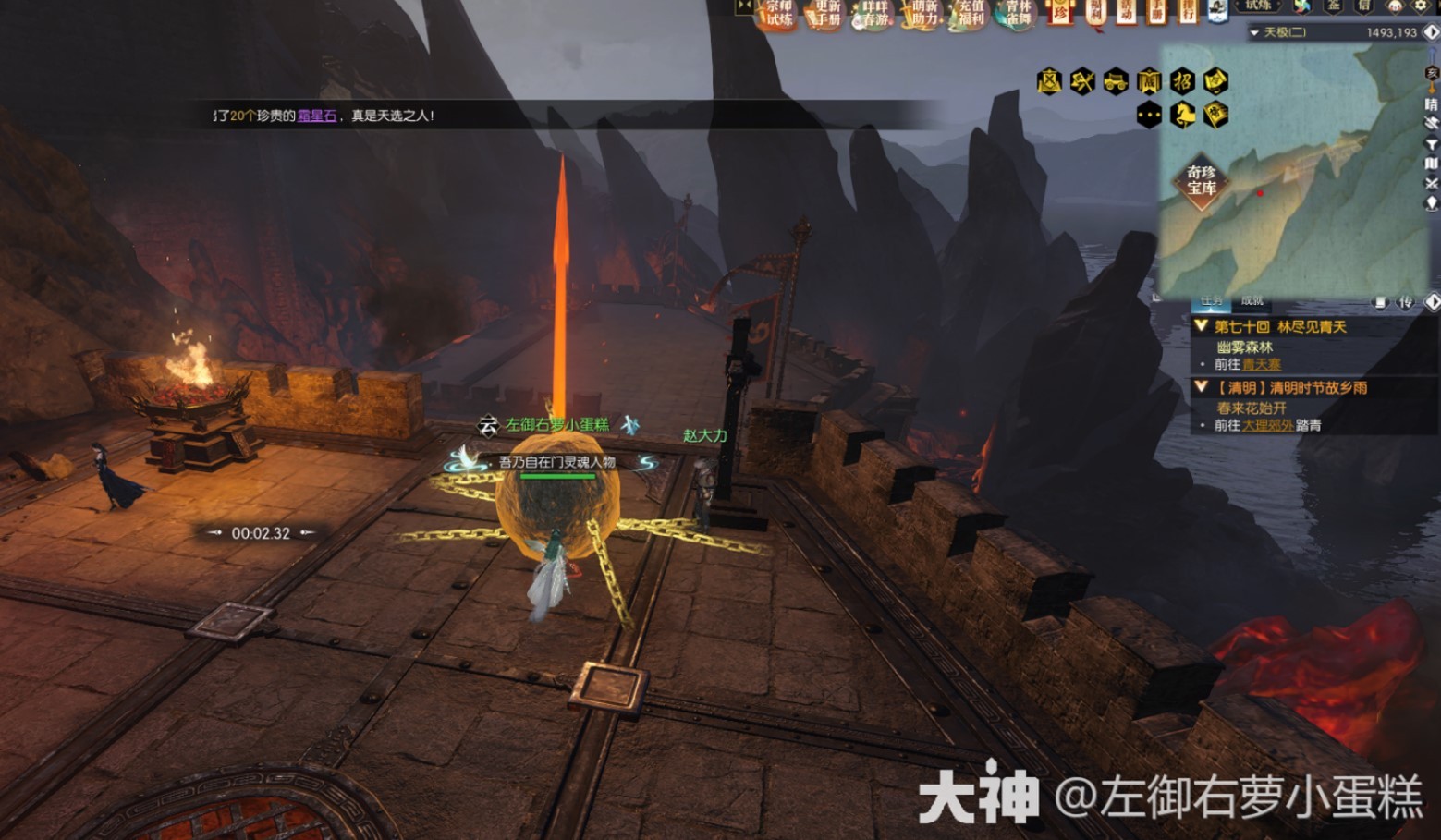Click the 大理郊外 travel link

click(x=1267, y=425)
